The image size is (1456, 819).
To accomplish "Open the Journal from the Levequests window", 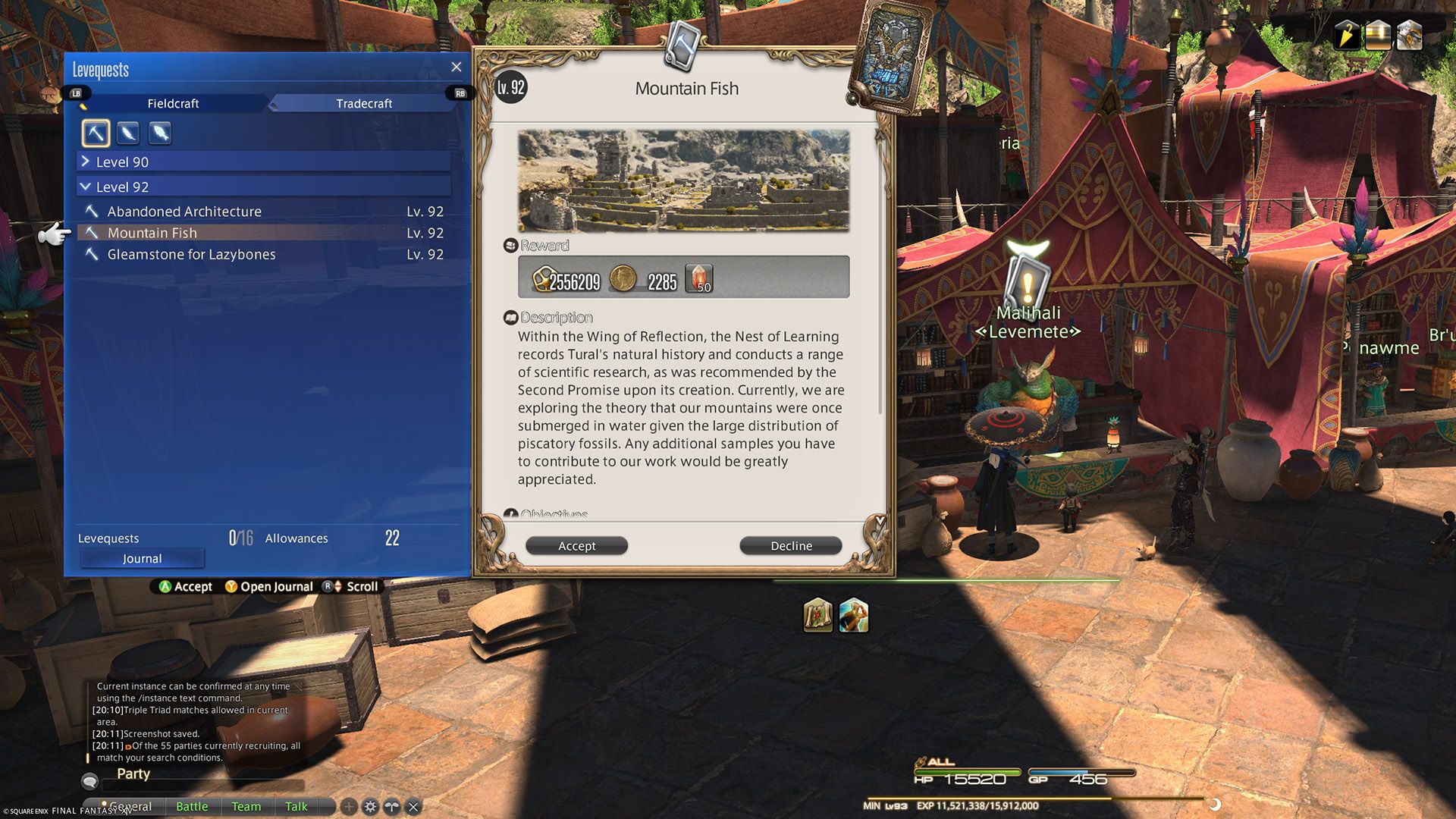I will click(141, 558).
